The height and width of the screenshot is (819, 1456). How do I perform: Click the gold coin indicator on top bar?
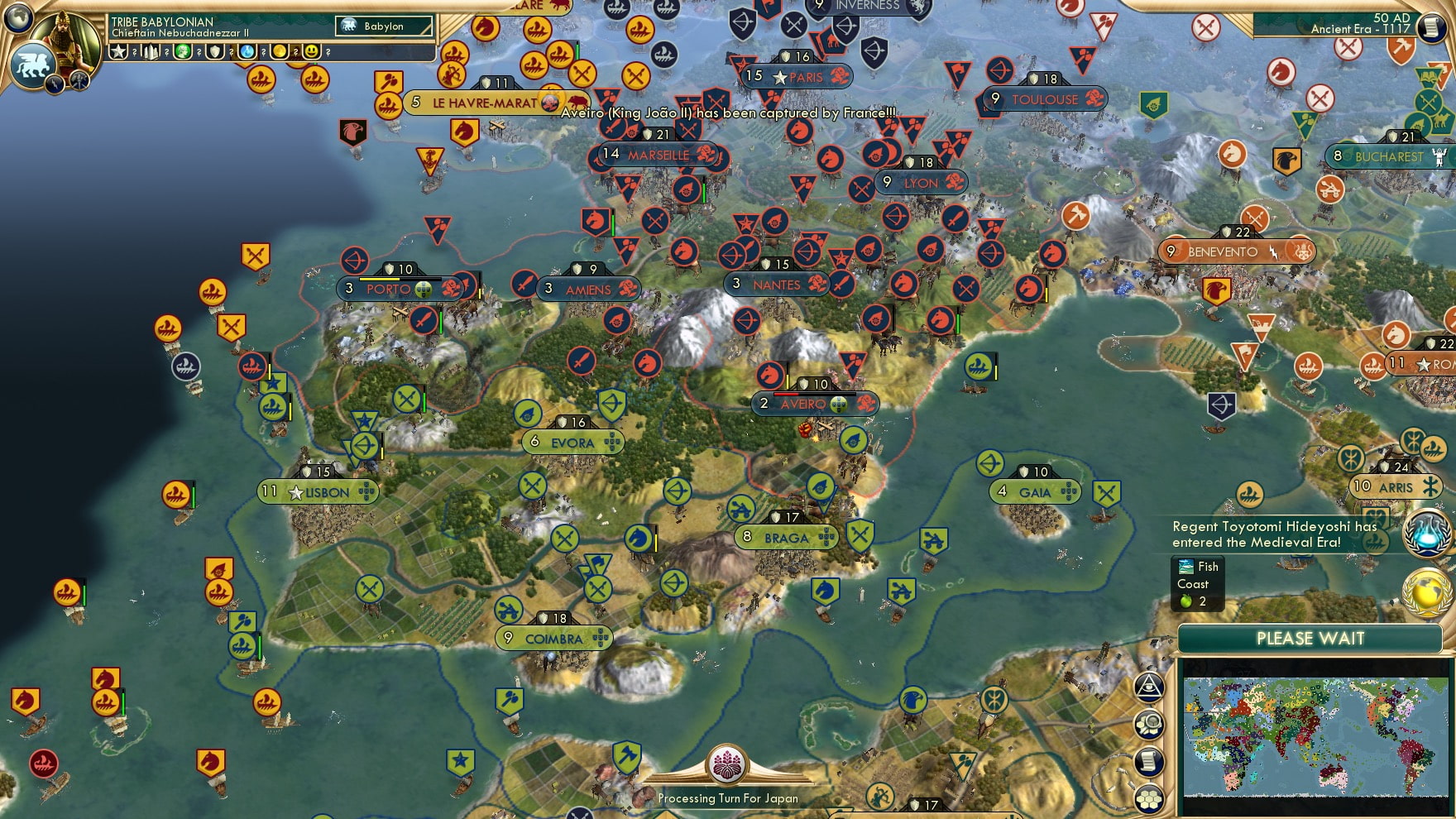coord(279,52)
